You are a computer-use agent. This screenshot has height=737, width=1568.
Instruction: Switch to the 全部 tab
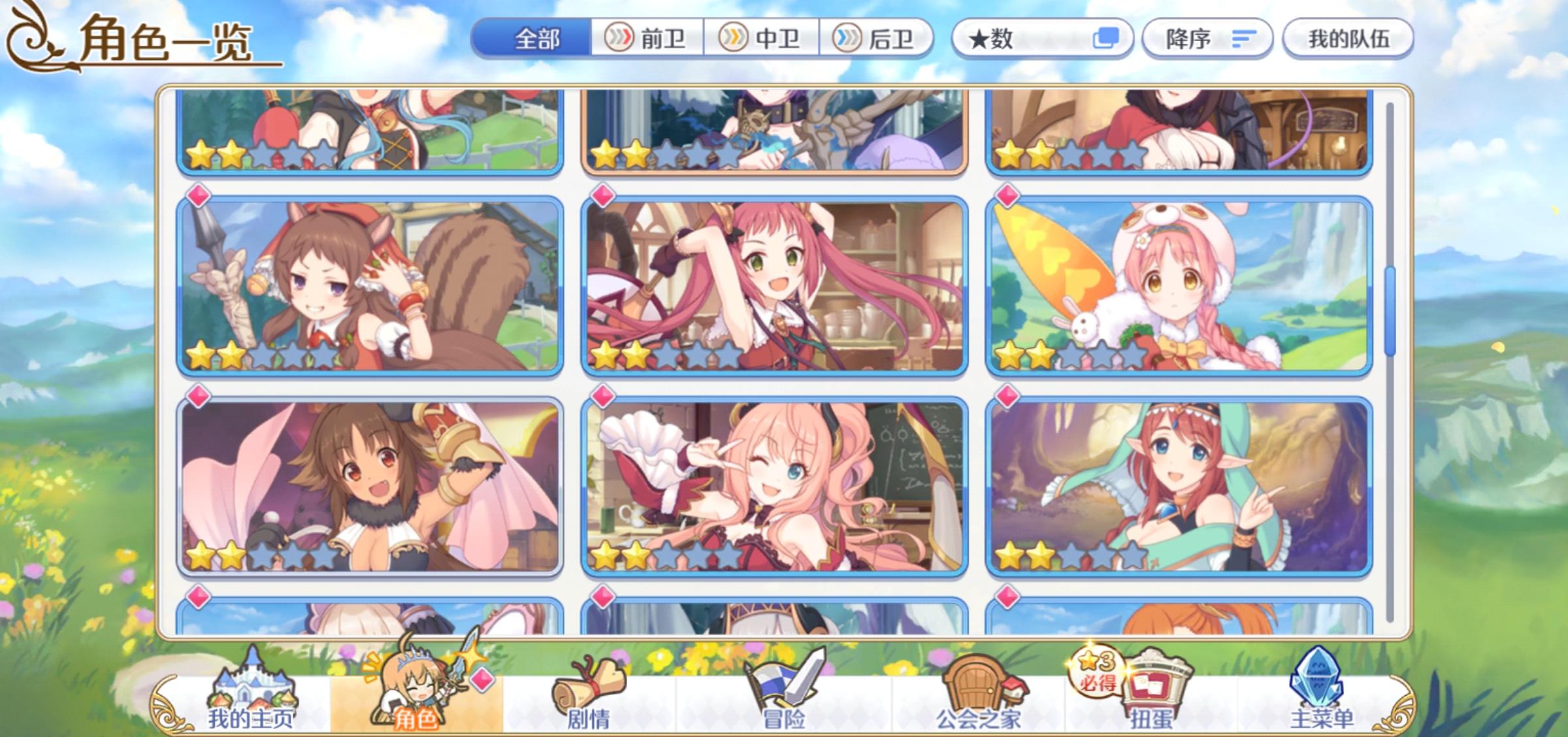[x=535, y=38]
